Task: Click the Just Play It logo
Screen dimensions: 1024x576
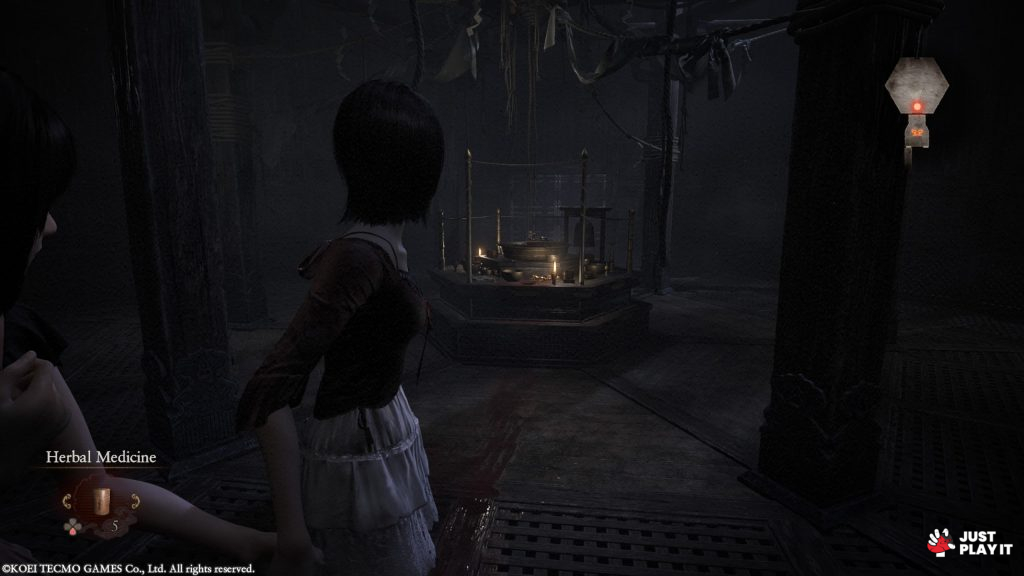Action: [970, 542]
